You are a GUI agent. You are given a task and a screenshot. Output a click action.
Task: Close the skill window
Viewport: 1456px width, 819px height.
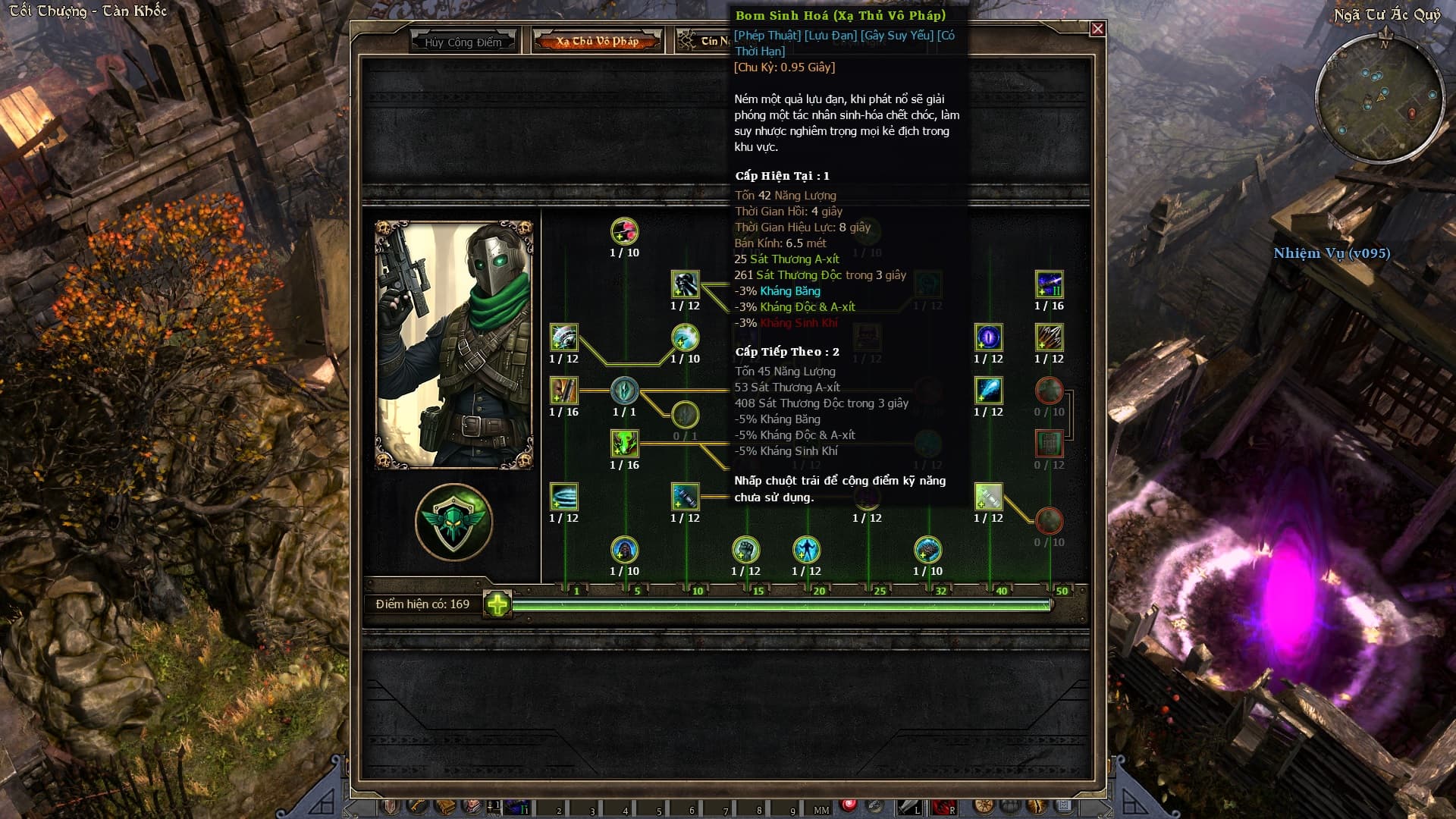coord(1097,29)
